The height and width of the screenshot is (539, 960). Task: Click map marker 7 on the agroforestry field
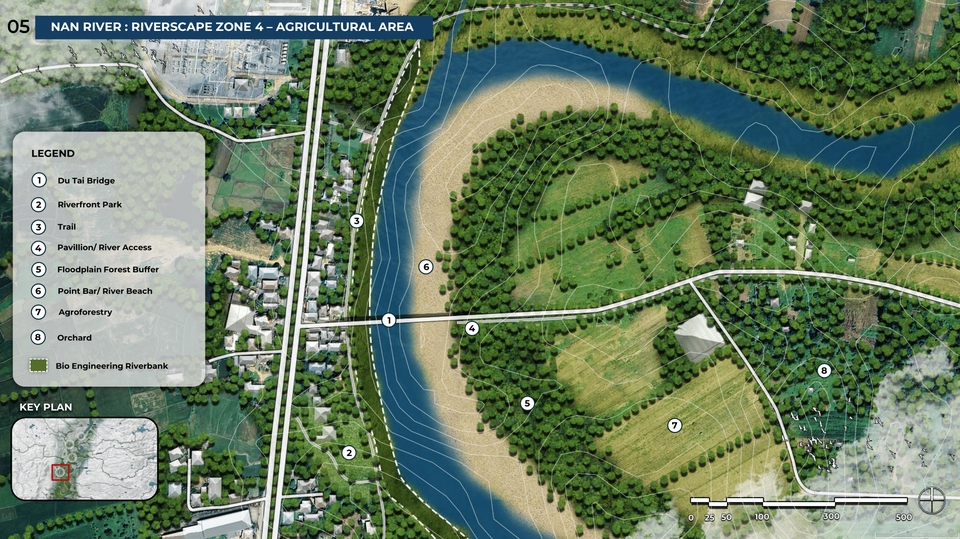[674, 426]
